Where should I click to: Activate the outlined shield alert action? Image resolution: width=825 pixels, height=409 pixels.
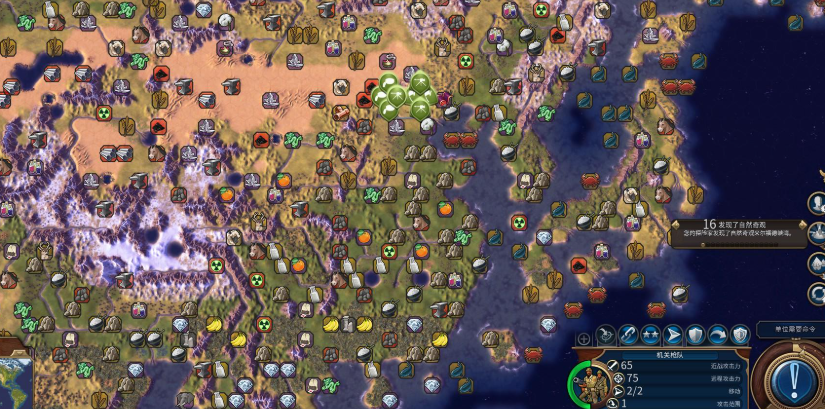[739, 335]
